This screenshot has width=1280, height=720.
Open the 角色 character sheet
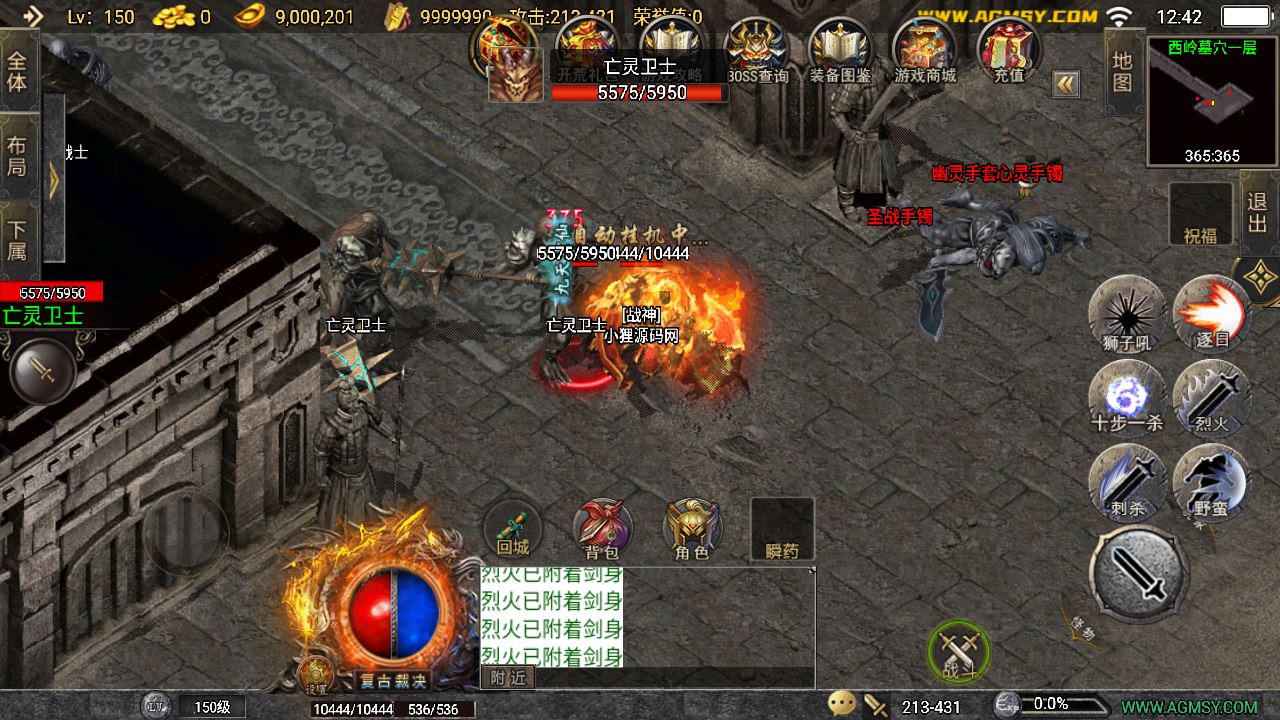coord(692,528)
